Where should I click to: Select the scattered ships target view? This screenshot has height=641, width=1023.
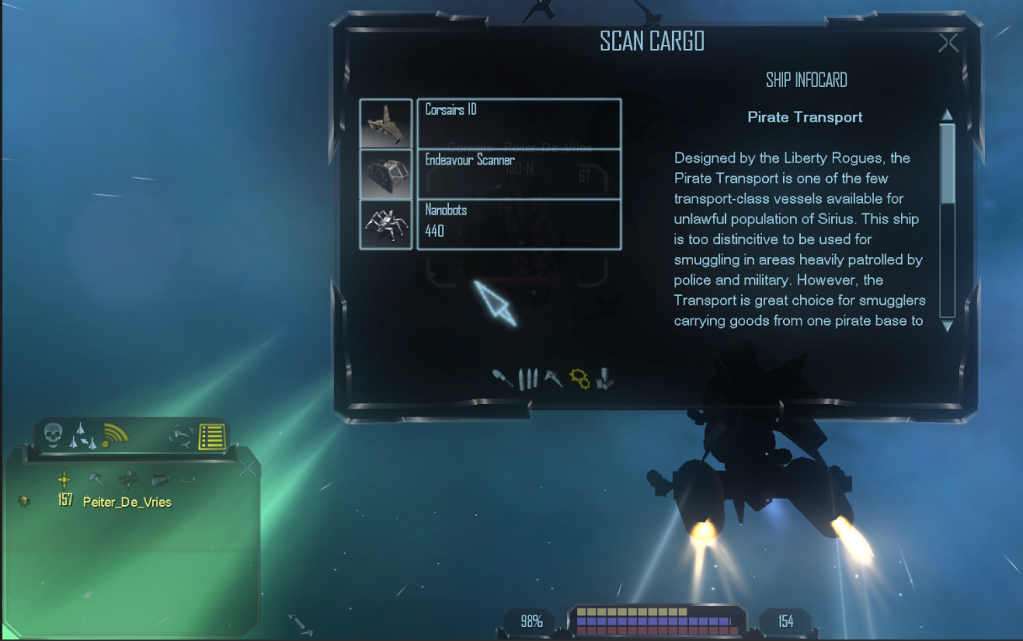[182, 437]
